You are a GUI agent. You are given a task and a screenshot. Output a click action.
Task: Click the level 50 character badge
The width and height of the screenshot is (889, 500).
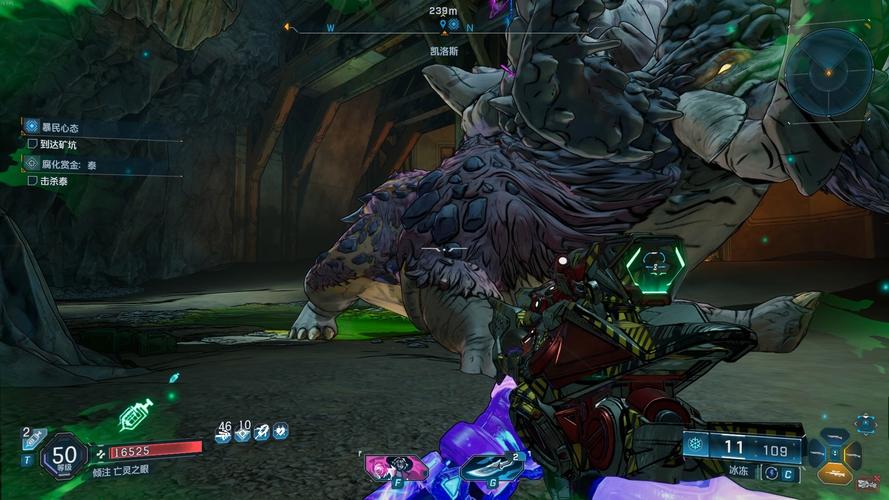point(64,457)
